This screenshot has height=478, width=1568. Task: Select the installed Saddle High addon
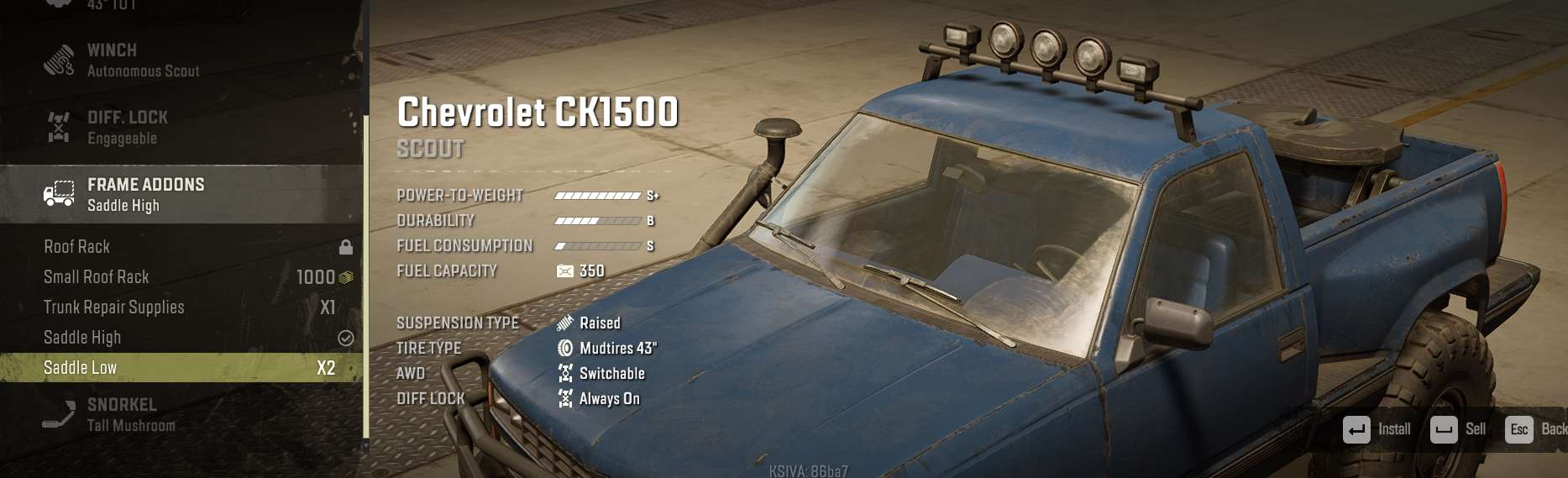coord(82,338)
